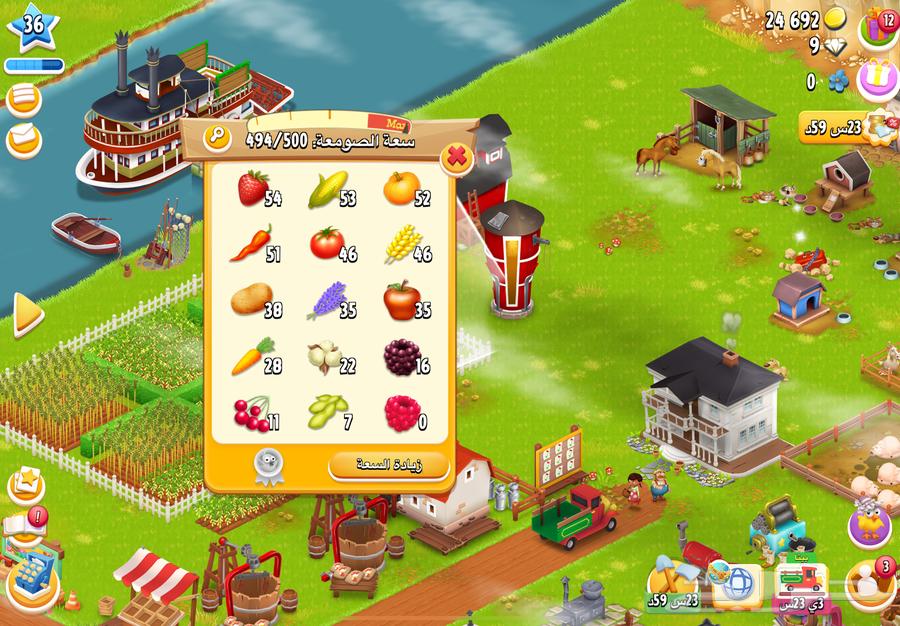Open the gift box with 12 notifications
The image size is (900, 626).
880,24
